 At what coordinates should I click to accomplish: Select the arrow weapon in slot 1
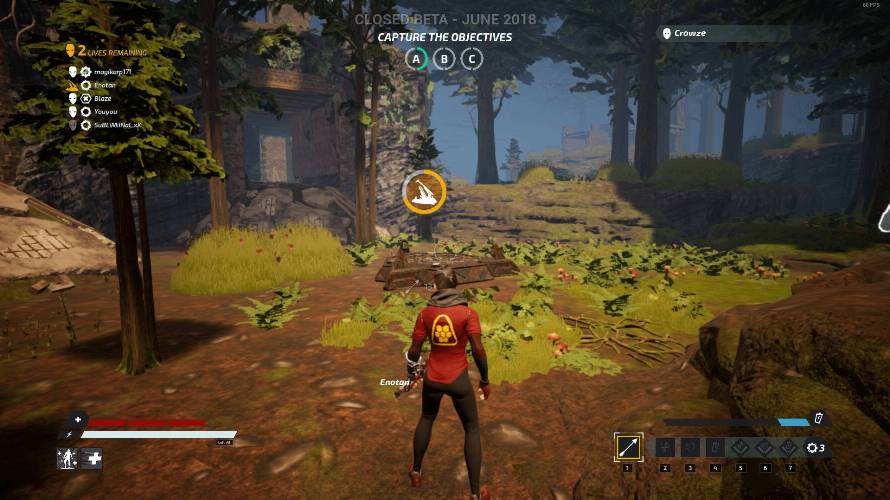629,447
